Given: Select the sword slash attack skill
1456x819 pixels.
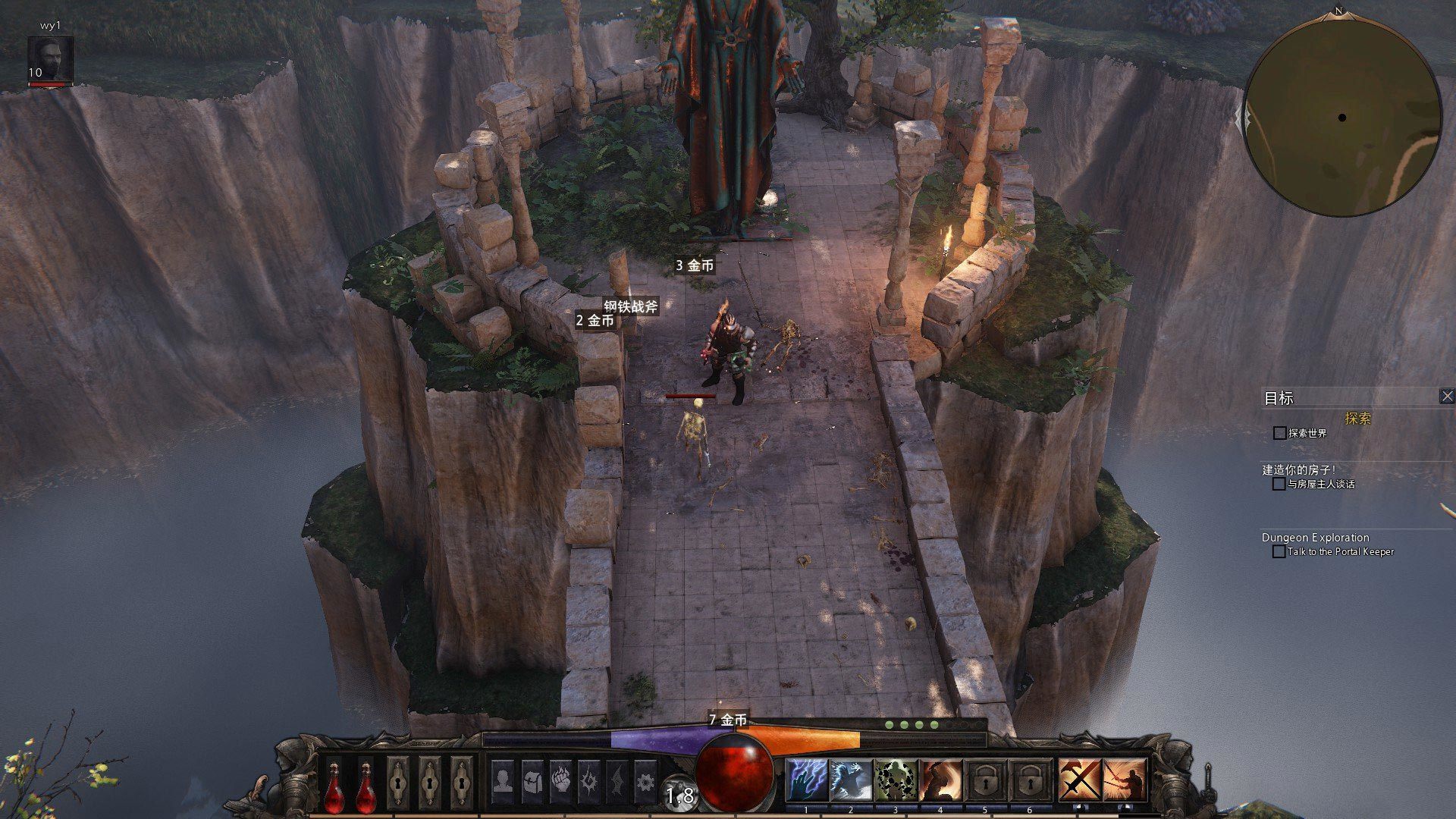Looking at the screenshot, I should pyautogui.click(x=1125, y=780).
